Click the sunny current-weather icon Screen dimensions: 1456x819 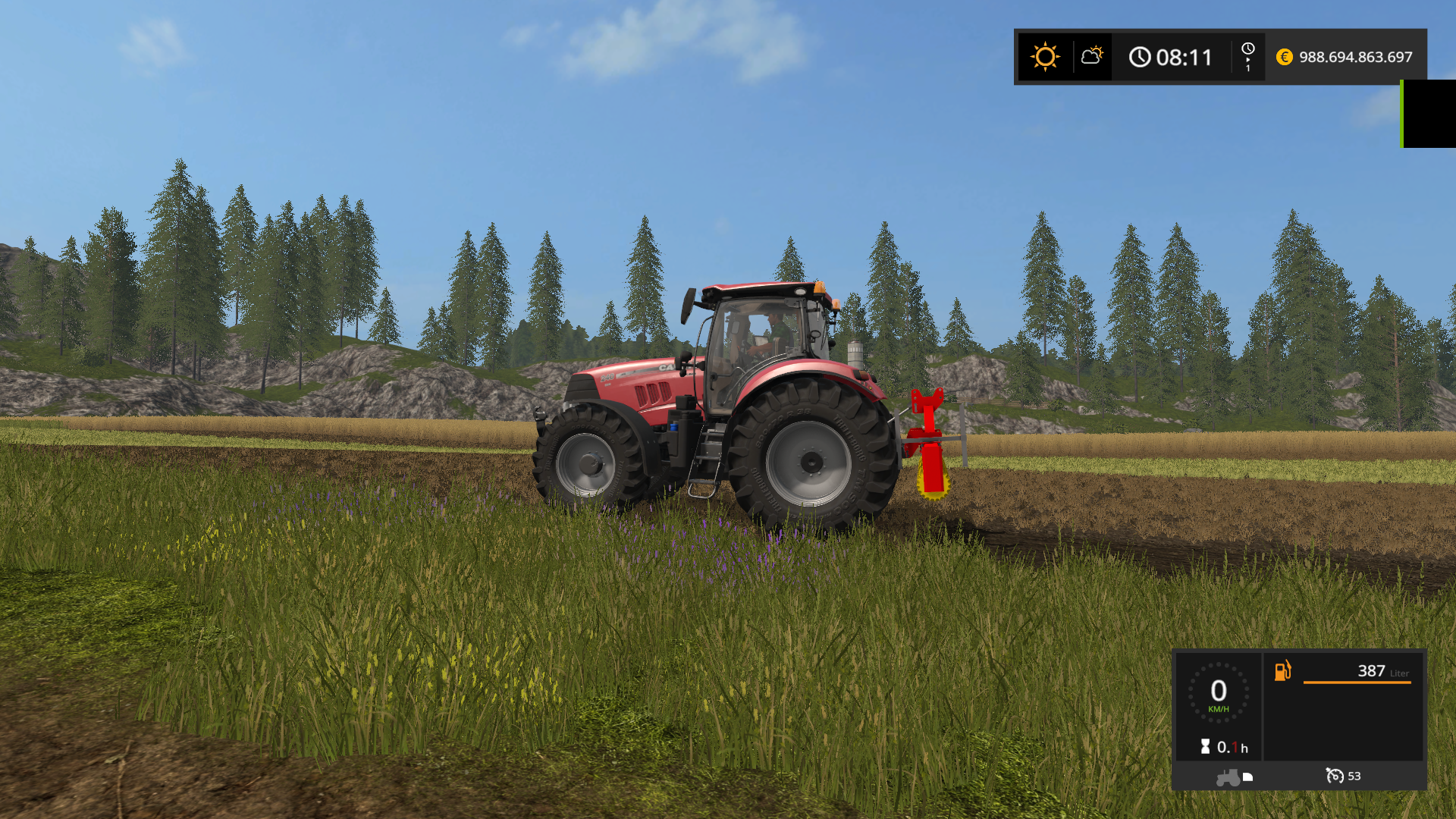pos(1045,57)
